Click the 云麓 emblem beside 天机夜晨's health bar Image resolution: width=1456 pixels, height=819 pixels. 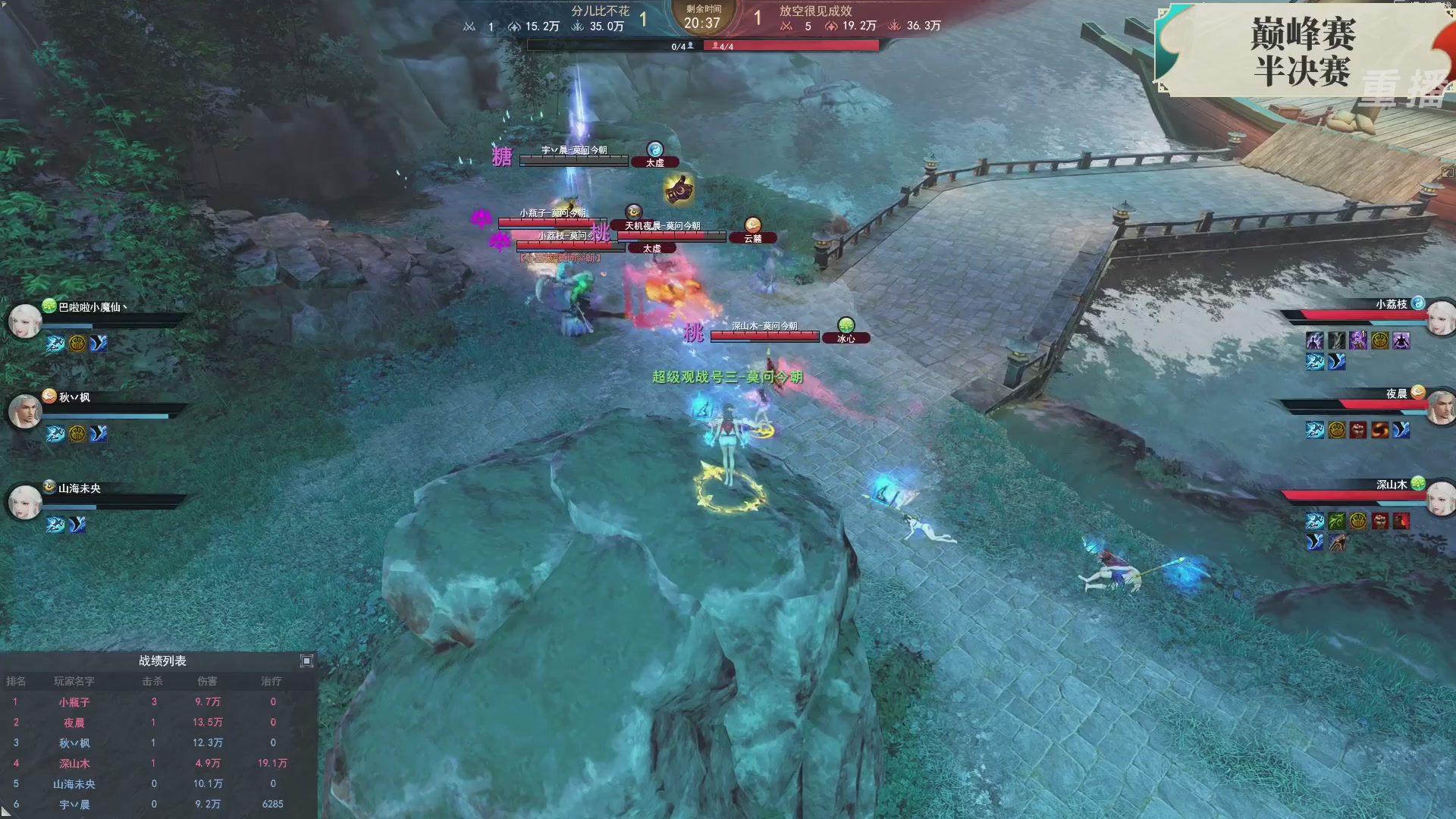tap(752, 237)
